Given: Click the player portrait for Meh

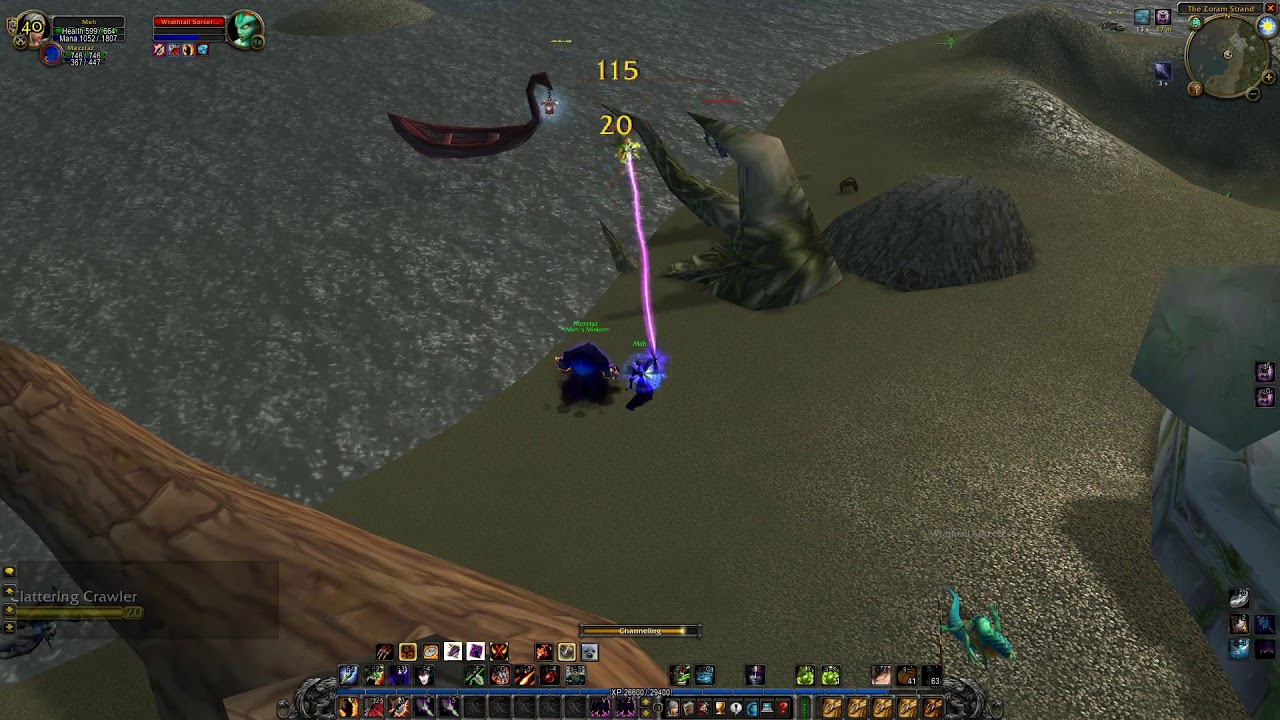Looking at the screenshot, I should pyautogui.click(x=33, y=29).
